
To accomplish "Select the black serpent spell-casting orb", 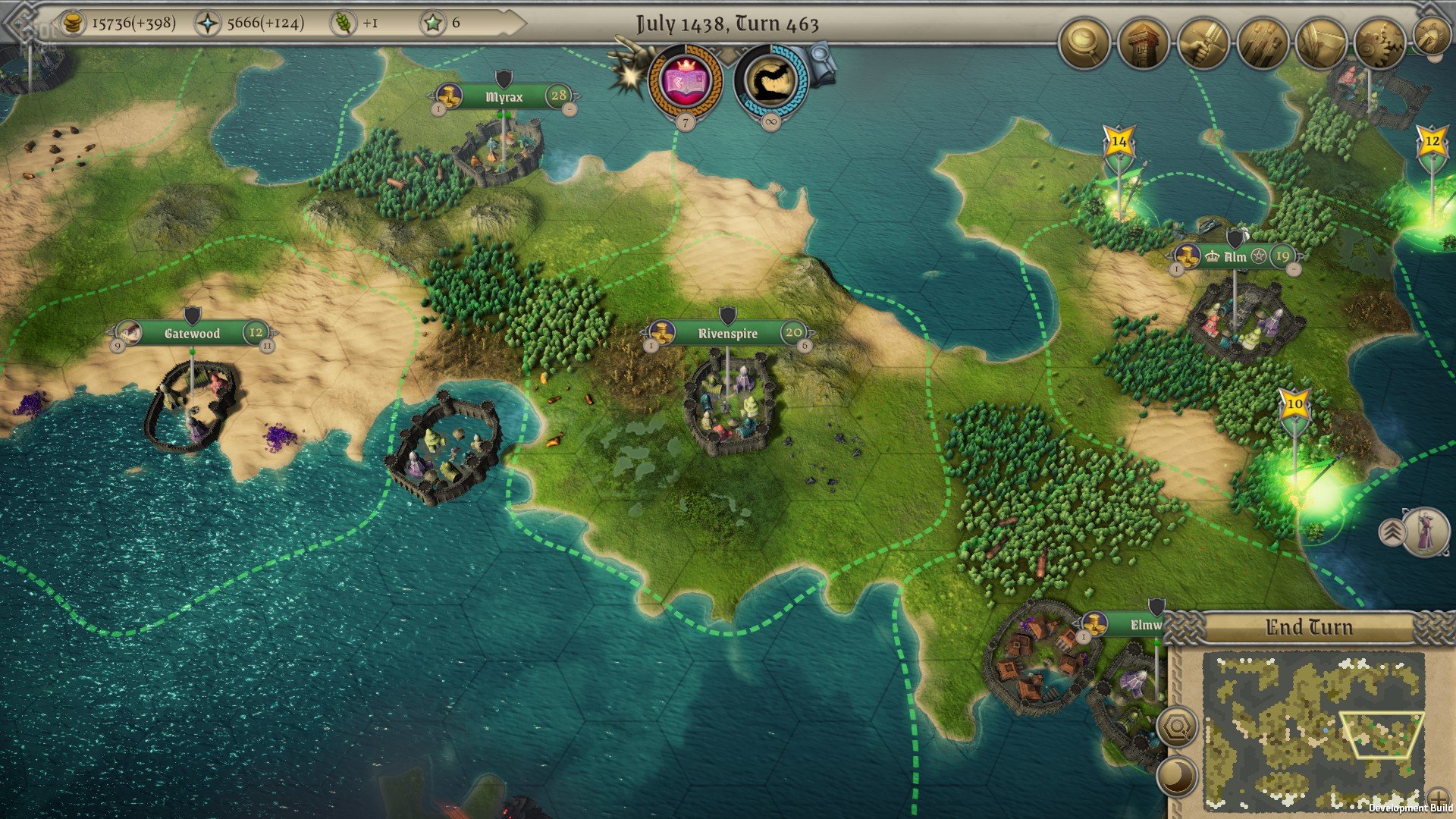I will 770,80.
